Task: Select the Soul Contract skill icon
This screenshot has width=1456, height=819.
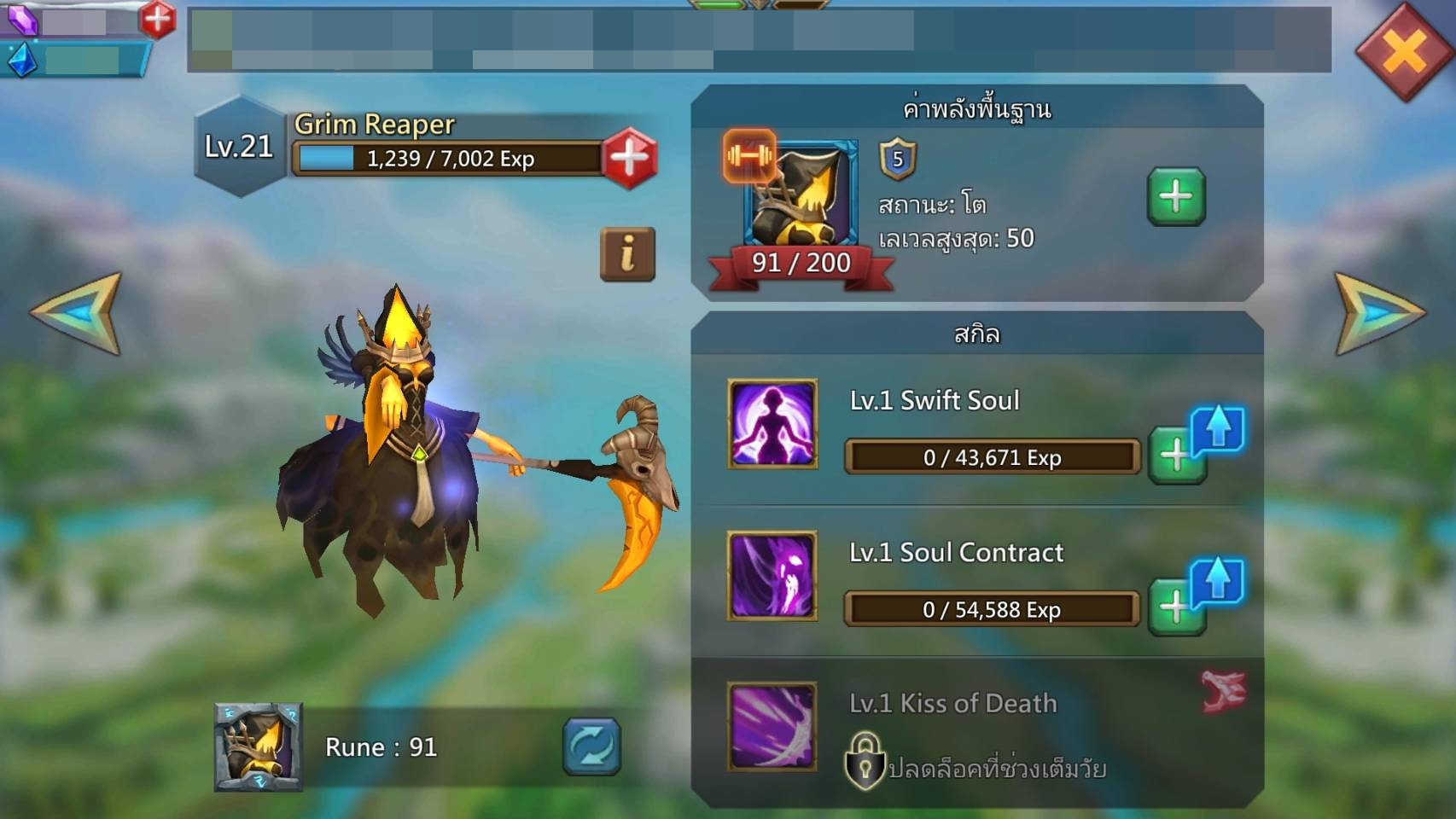Action: [x=772, y=576]
